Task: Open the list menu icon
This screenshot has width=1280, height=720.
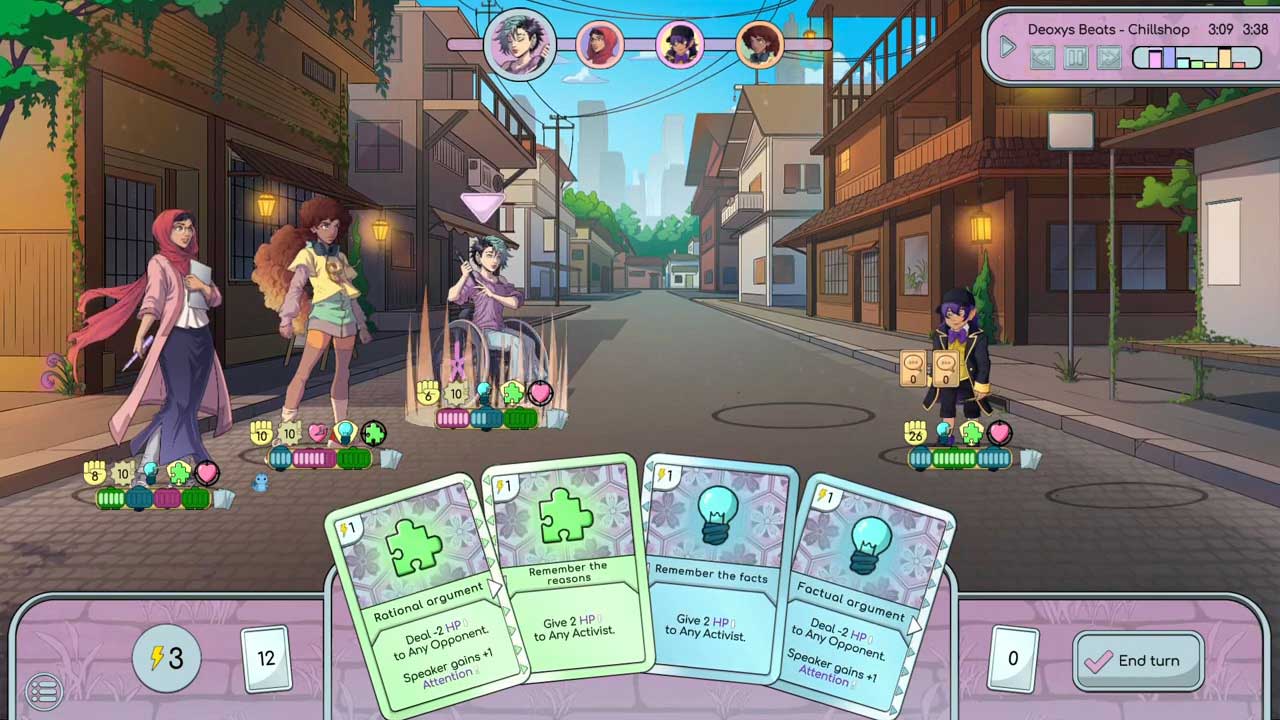Action: pos(43,690)
